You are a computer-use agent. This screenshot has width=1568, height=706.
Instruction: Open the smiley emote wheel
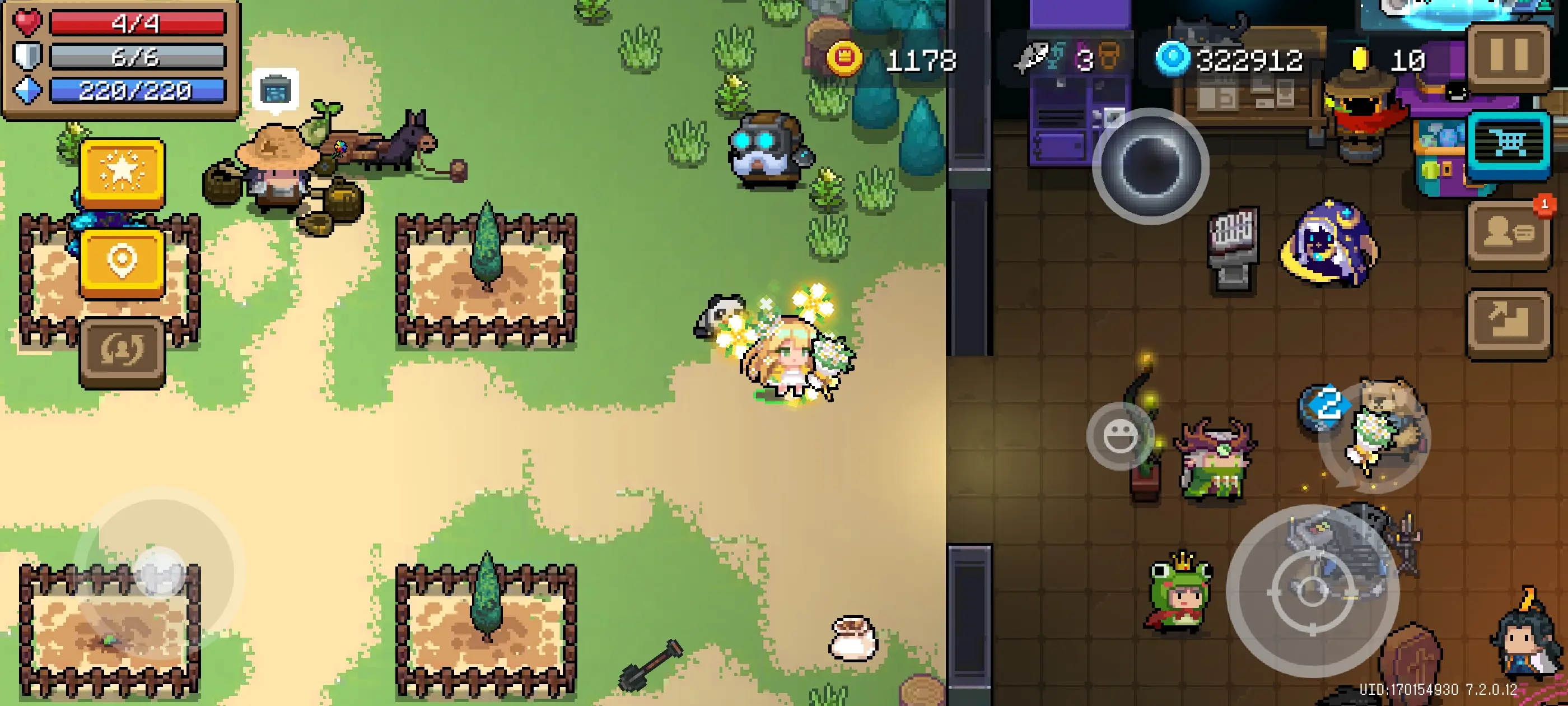(x=1119, y=435)
